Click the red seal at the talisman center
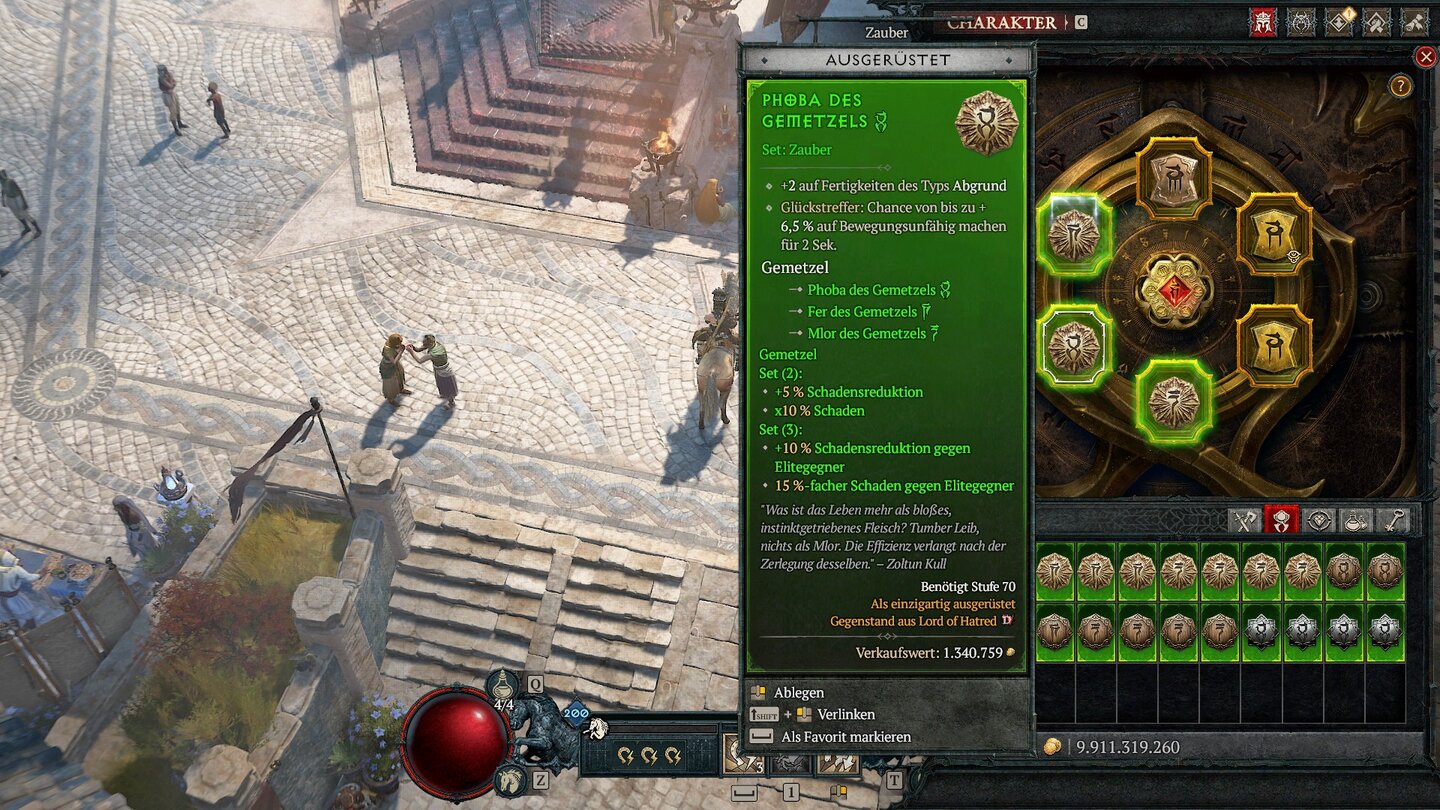This screenshot has width=1440, height=810. pos(1175,291)
